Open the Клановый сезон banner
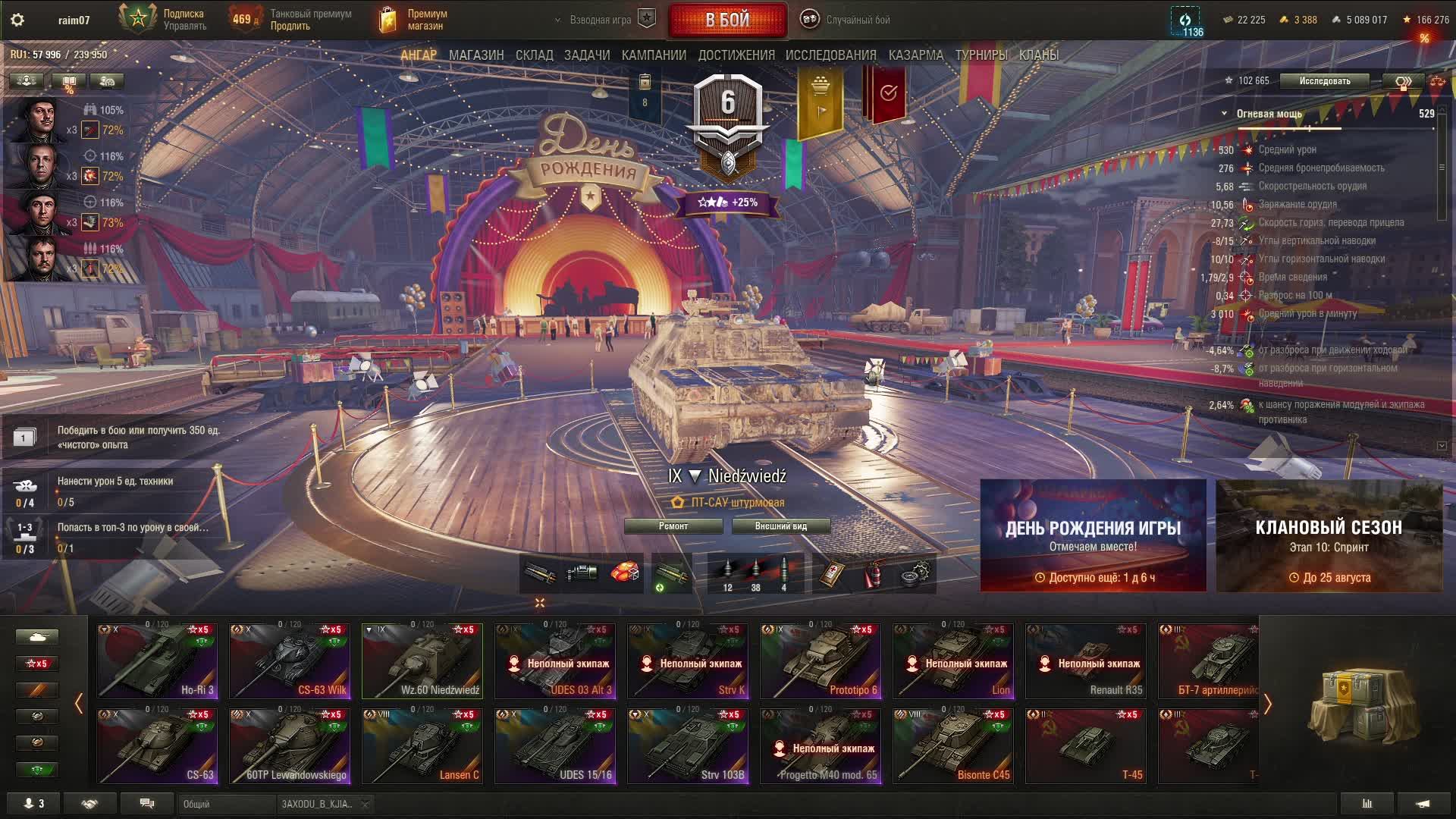1456x819 pixels. pyautogui.click(x=1329, y=535)
